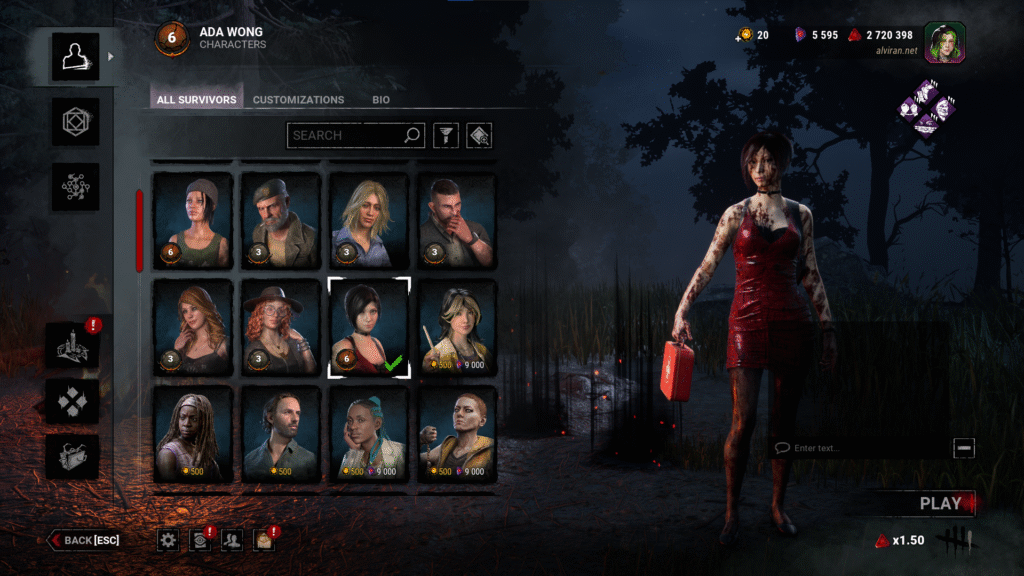This screenshot has width=1024, height=576.
Task: Open the player profile avatar
Action: point(944,42)
